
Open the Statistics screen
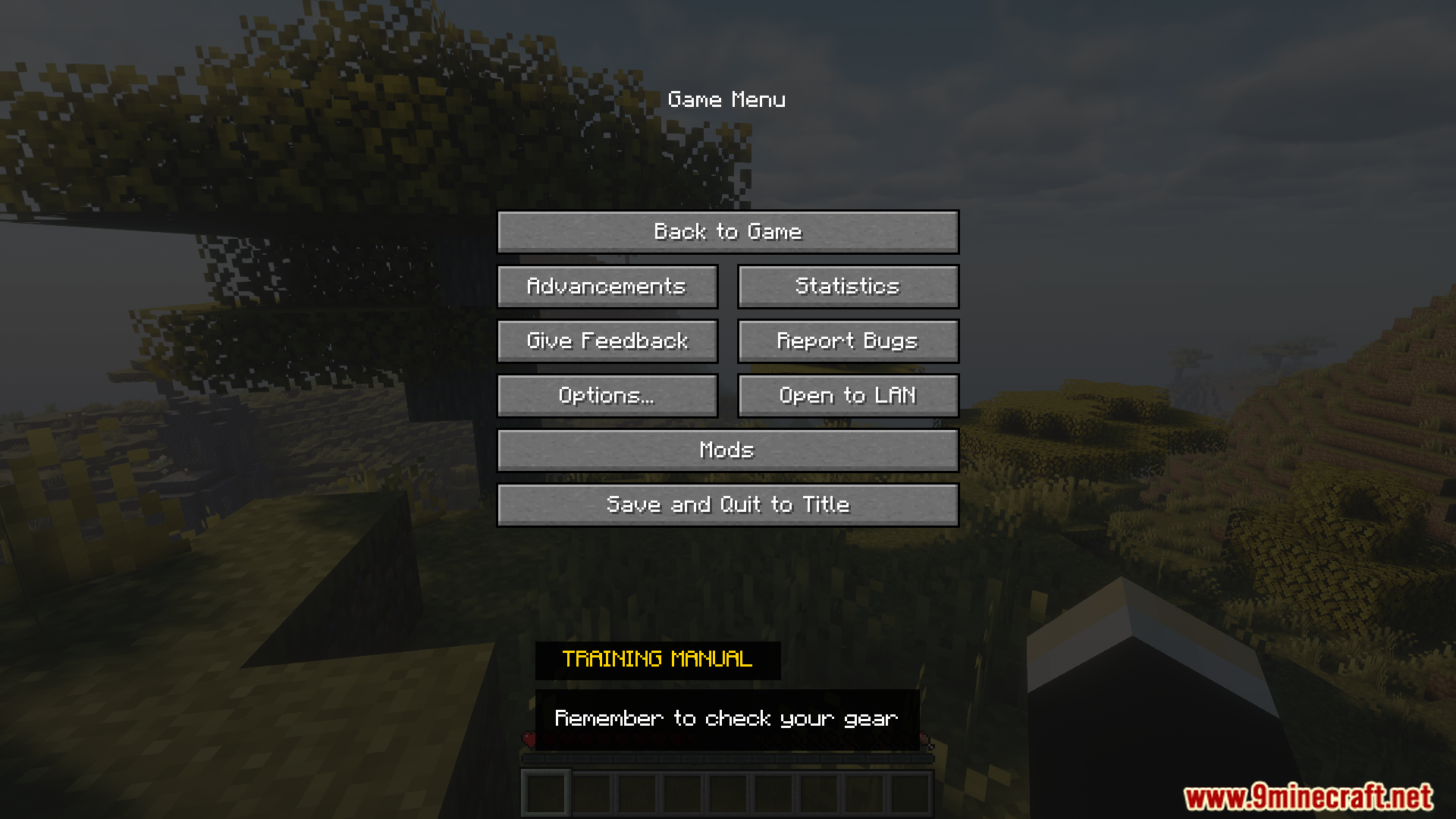[x=847, y=286]
